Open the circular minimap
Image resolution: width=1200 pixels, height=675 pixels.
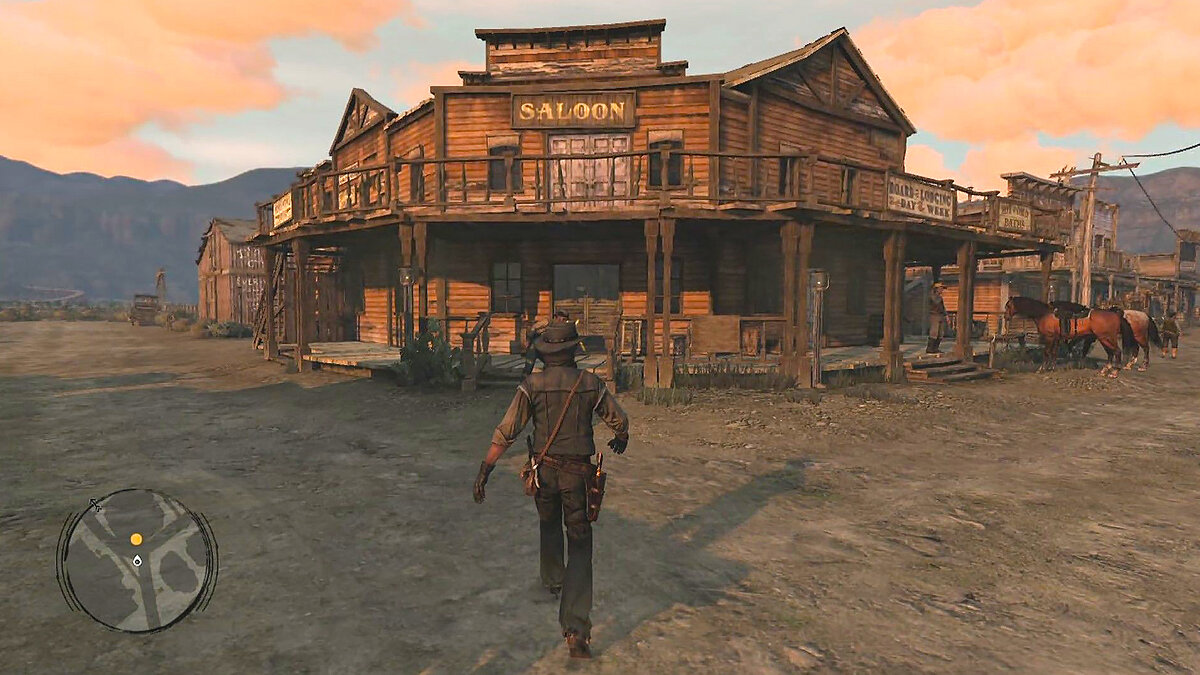pos(136,560)
